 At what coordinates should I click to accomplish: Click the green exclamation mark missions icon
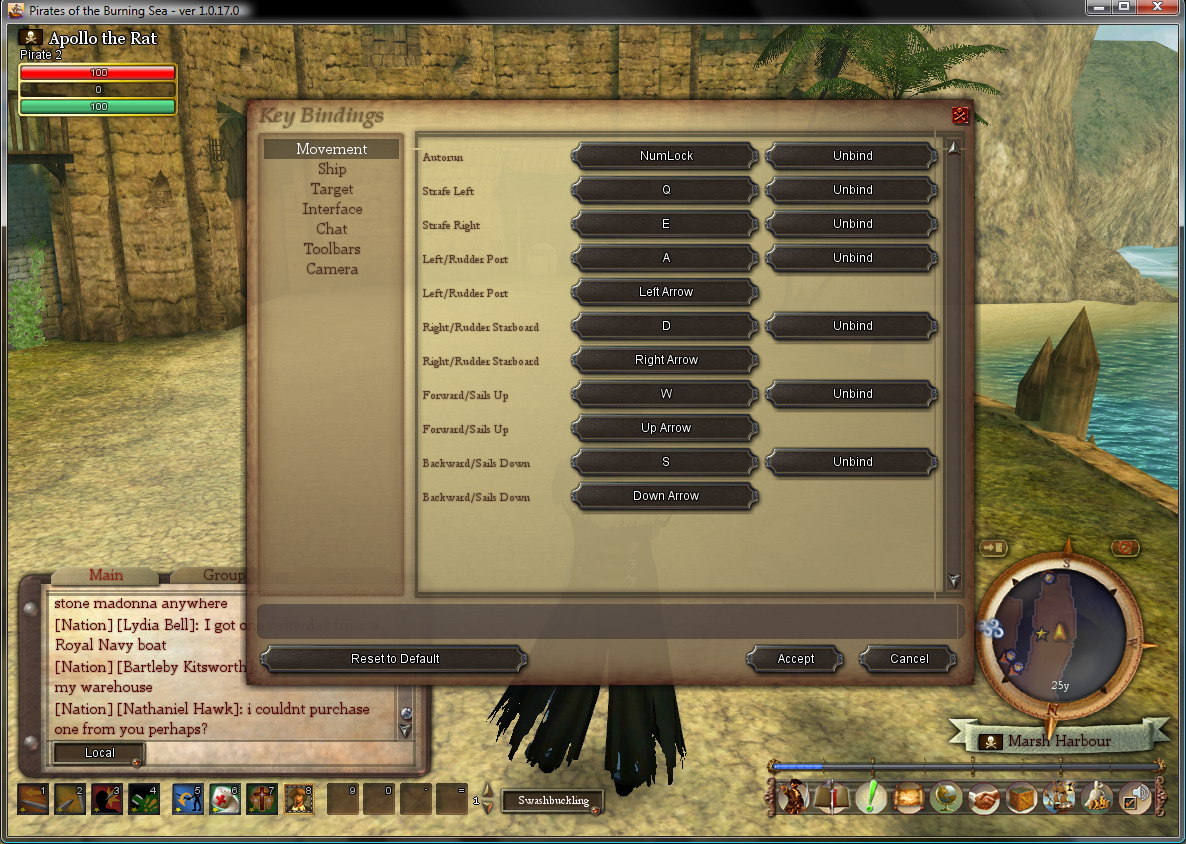point(871,798)
